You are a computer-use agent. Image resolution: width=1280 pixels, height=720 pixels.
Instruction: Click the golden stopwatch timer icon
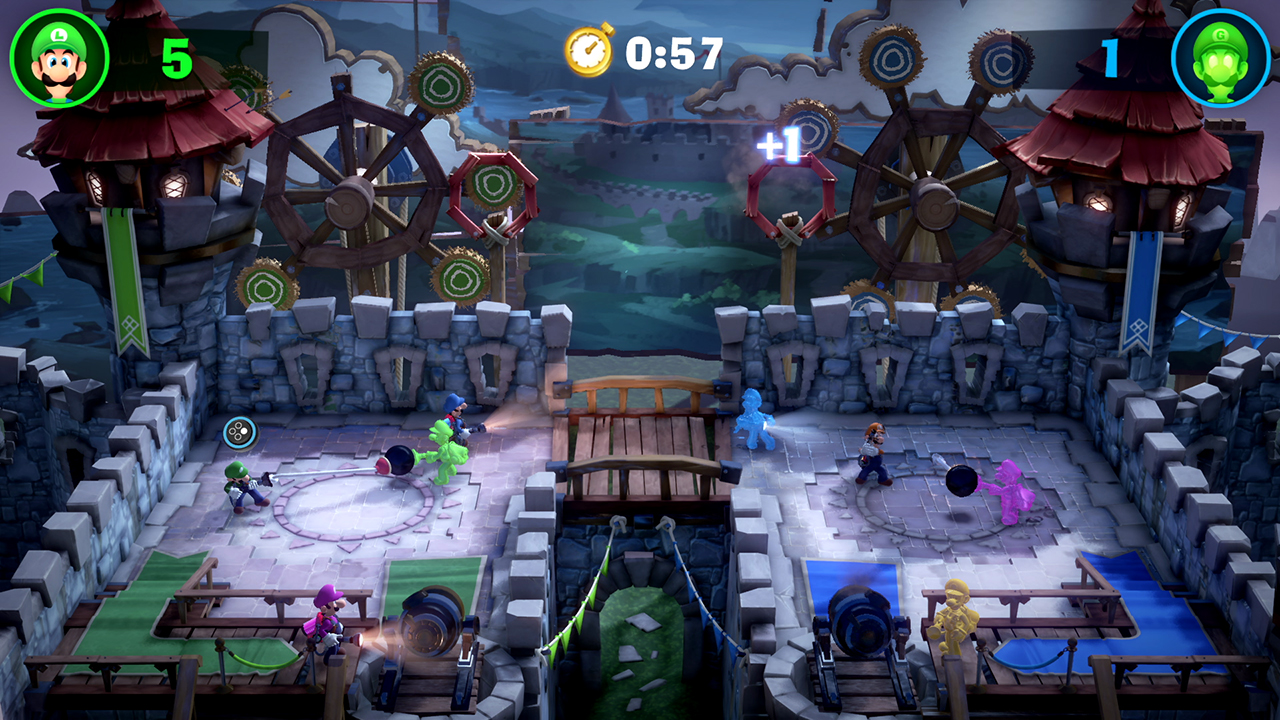588,47
